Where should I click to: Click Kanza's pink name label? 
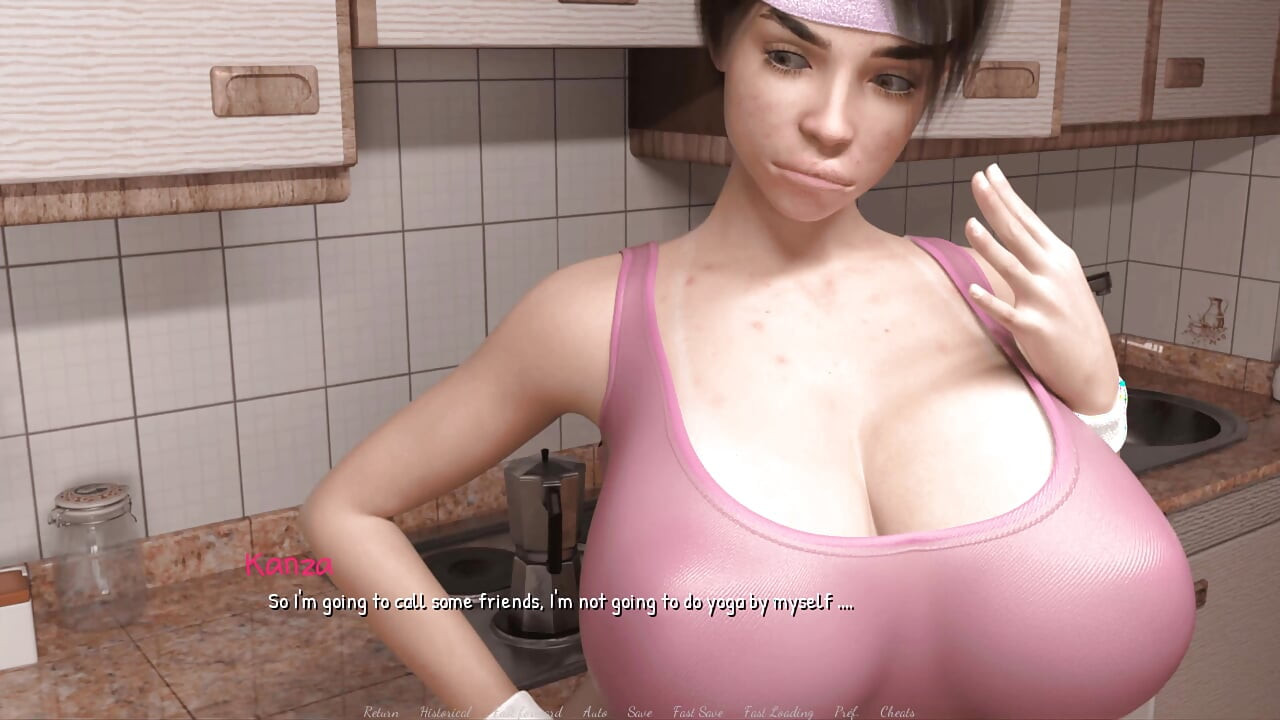click(287, 567)
